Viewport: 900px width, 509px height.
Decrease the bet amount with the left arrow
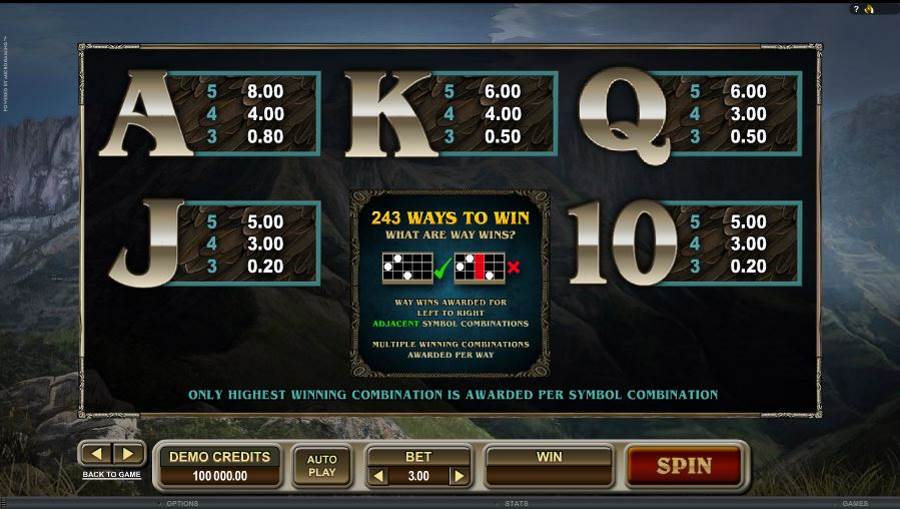(379, 477)
